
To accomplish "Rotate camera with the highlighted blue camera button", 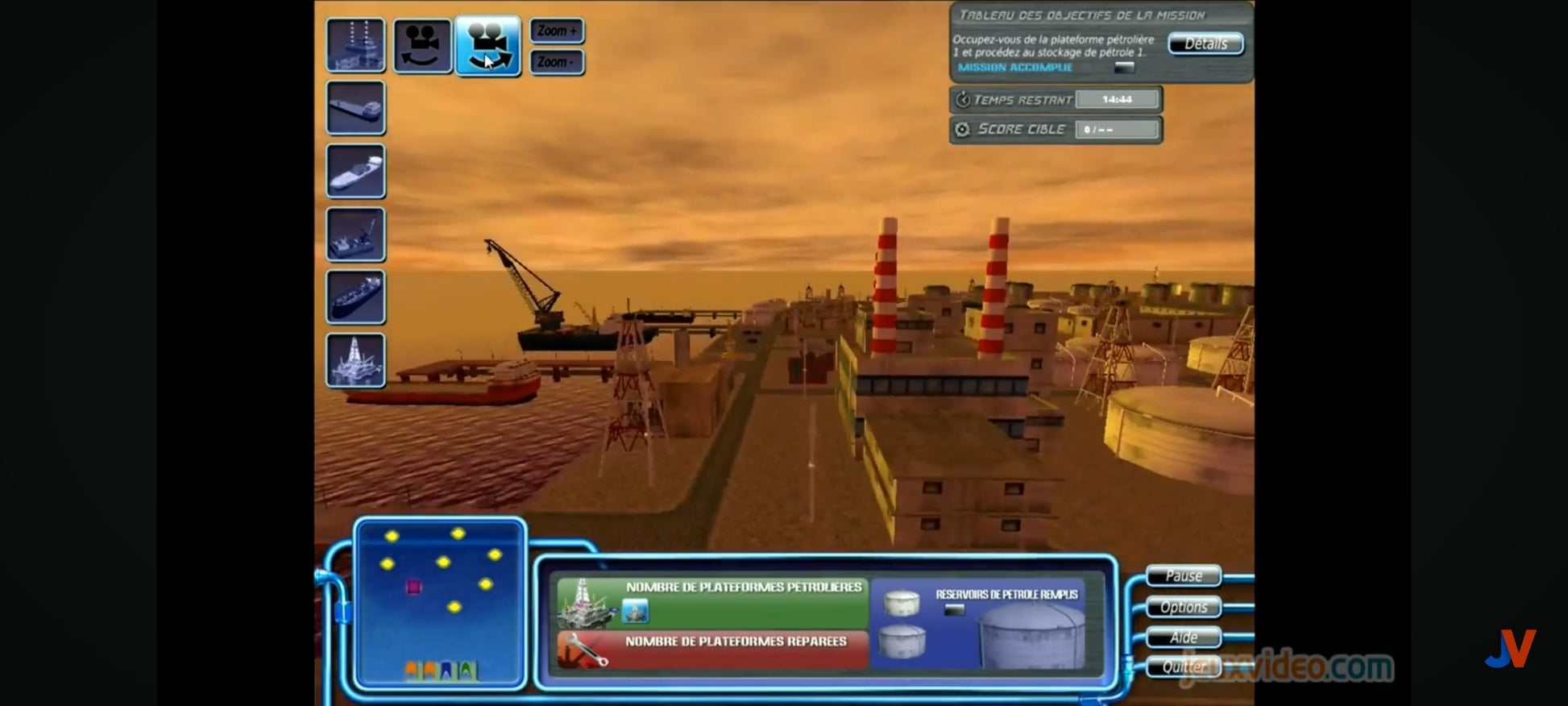I will 488,45.
